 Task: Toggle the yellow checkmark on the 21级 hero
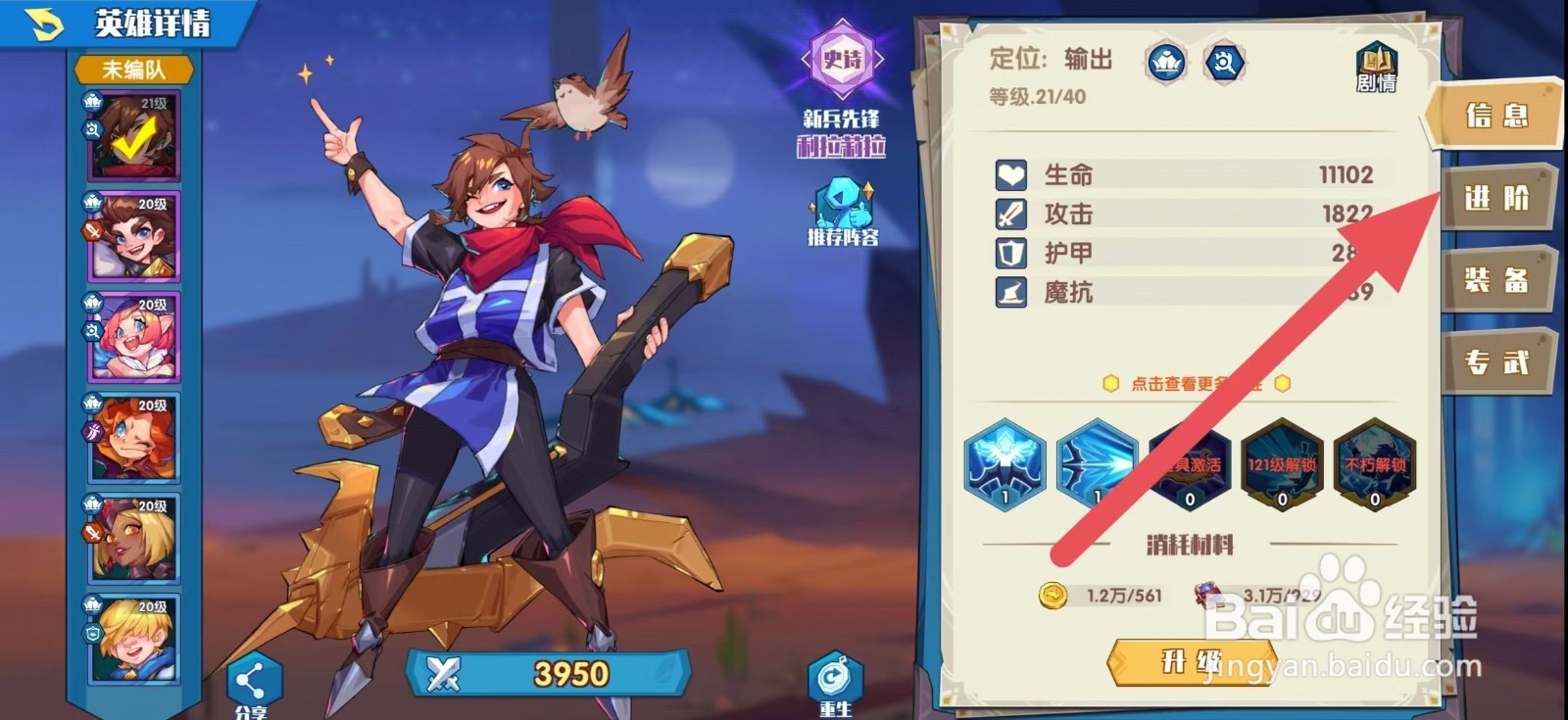134,137
